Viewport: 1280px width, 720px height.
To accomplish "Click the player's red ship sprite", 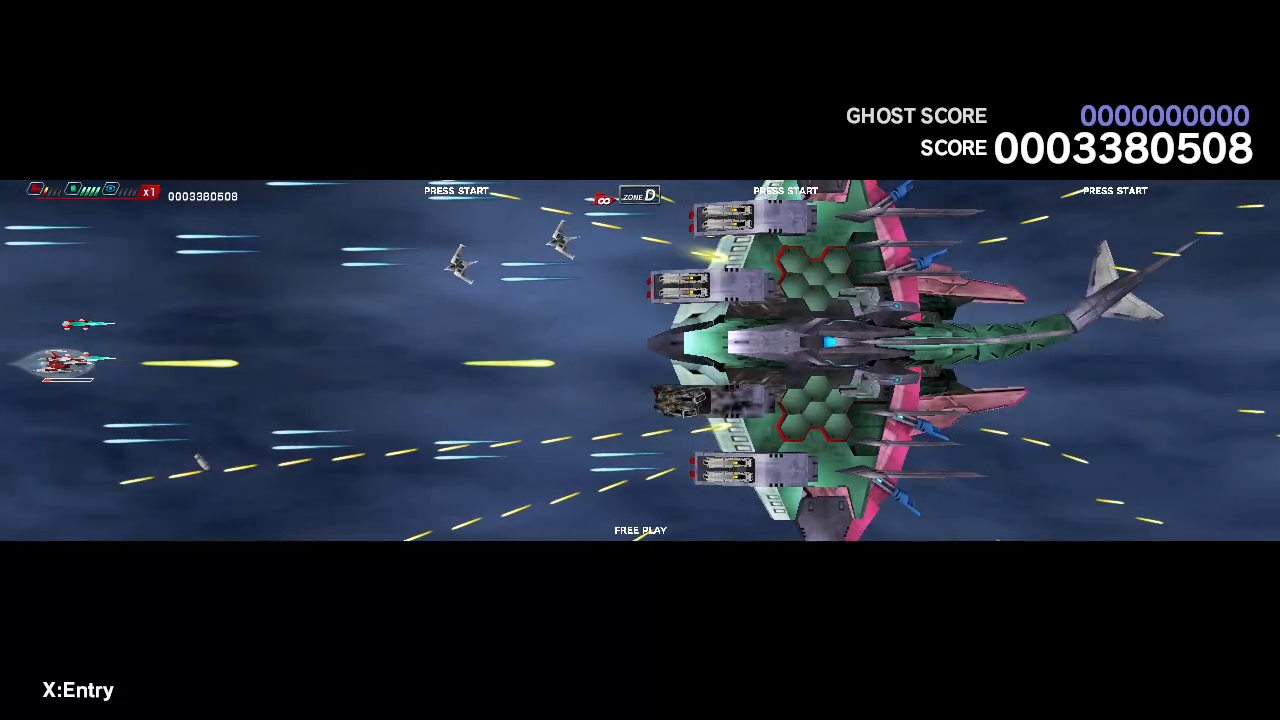I will click(x=65, y=362).
